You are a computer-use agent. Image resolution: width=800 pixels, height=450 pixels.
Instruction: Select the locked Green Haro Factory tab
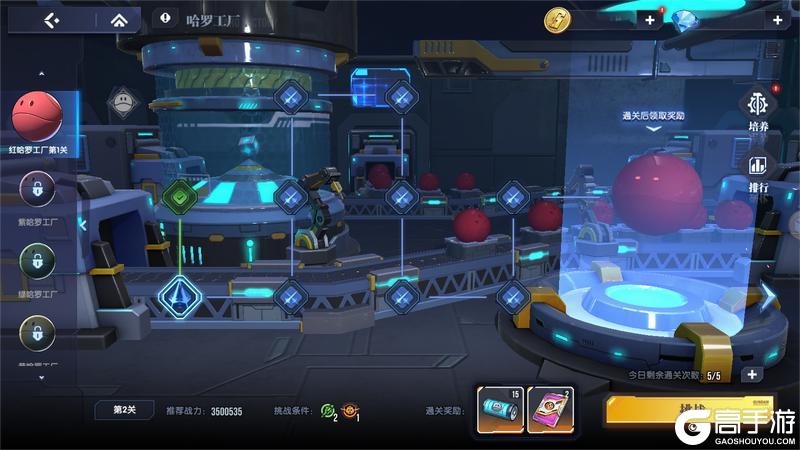tap(37, 260)
